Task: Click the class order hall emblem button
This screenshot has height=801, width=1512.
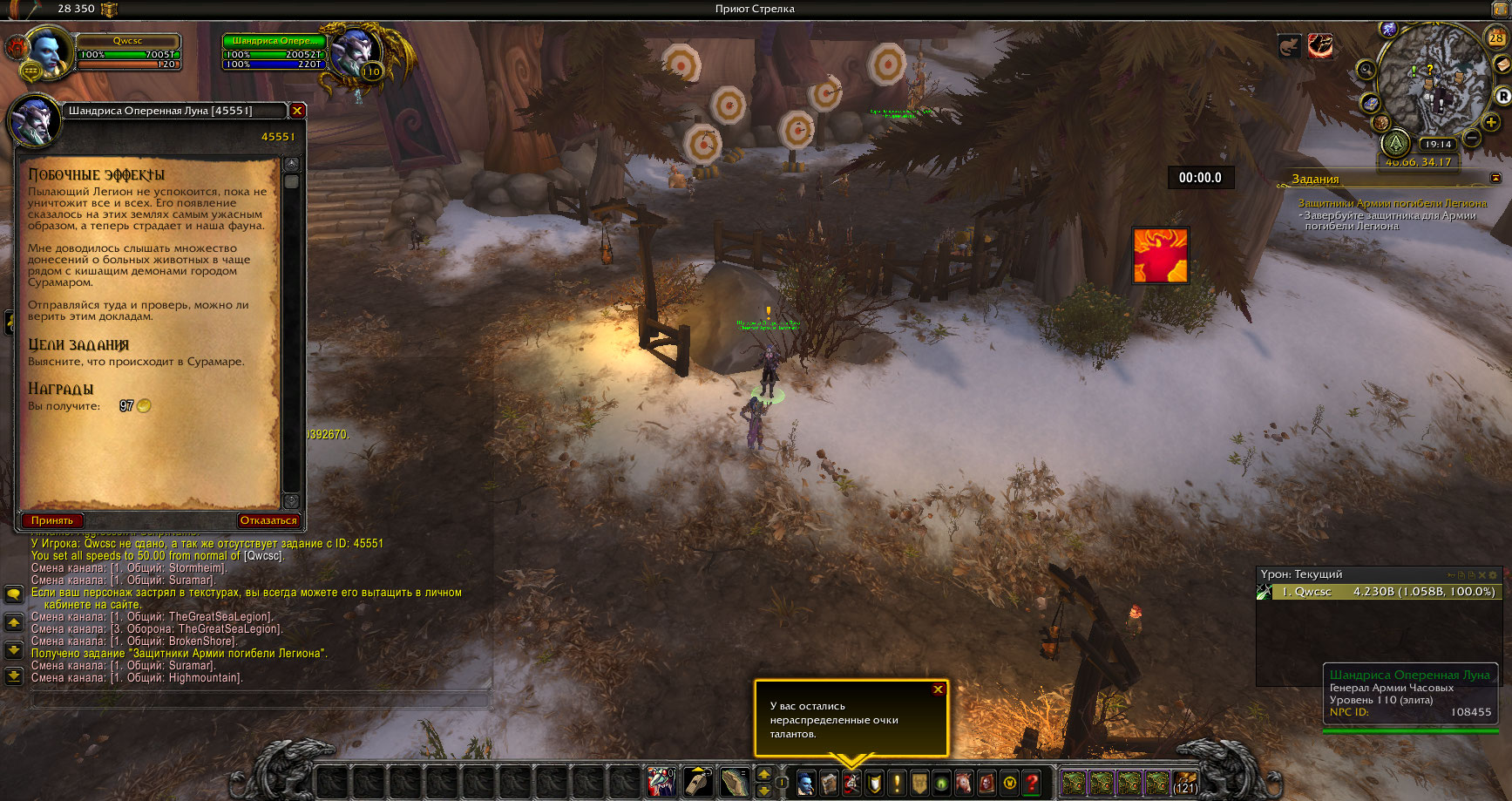Action: pos(1396,144)
